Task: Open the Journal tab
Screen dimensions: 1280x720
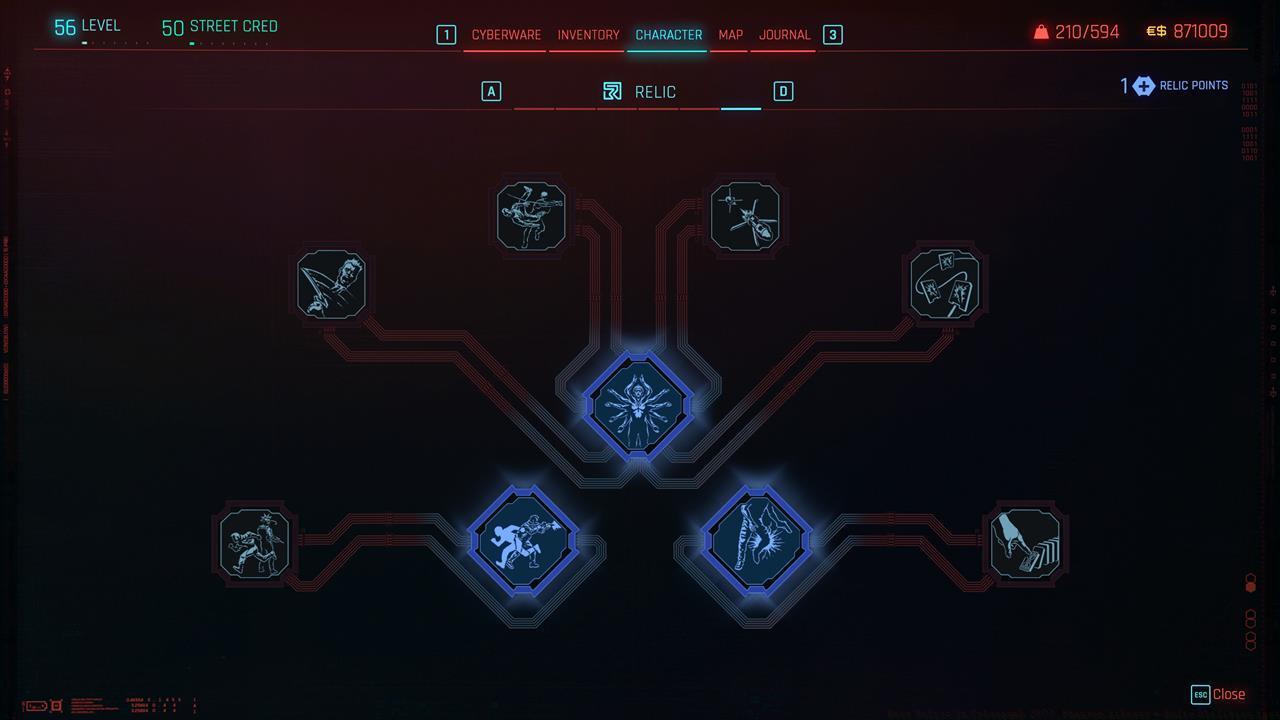Action: [x=785, y=33]
